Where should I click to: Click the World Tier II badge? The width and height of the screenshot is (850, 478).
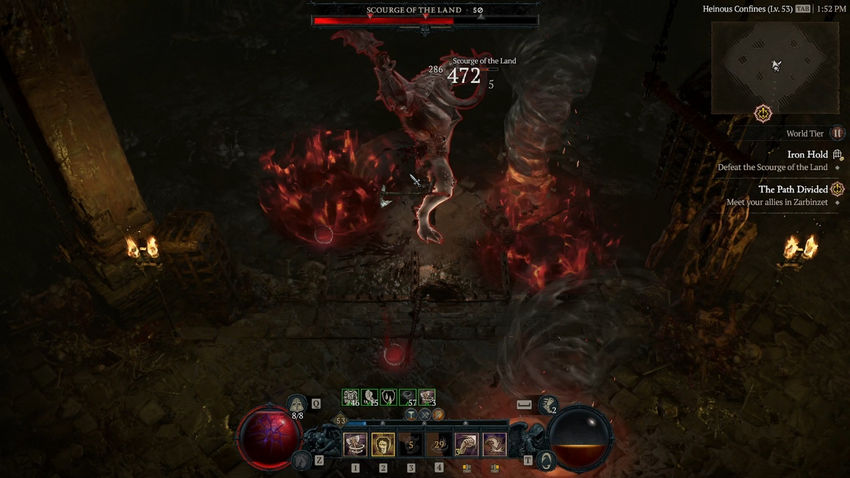[838, 133]
